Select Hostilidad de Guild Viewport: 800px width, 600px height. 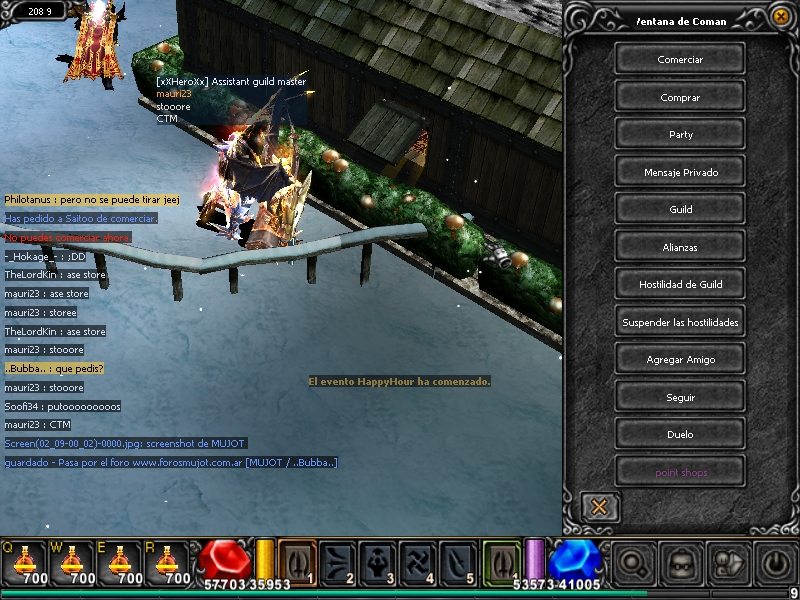coord(680,284)
